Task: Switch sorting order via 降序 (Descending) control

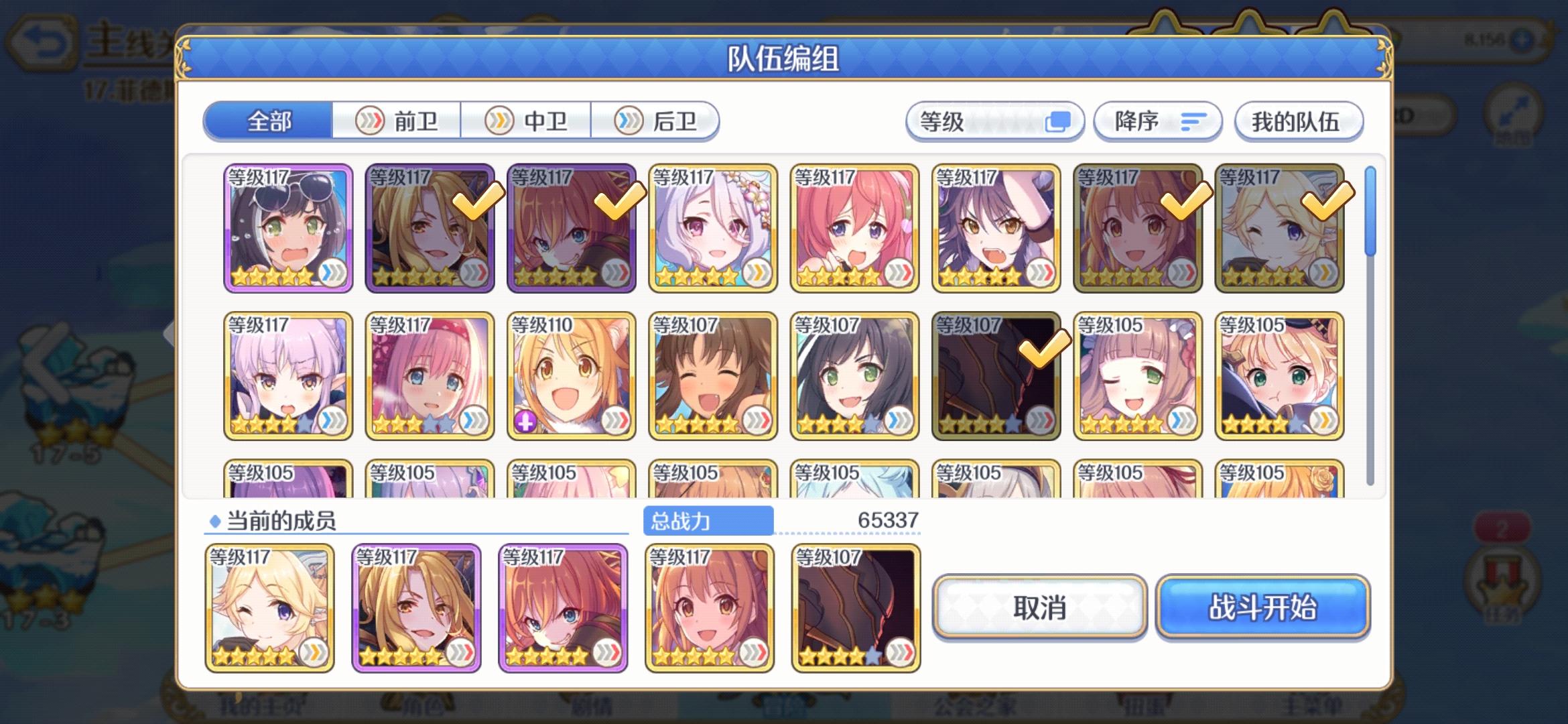Action: [x=1156, y=121]
